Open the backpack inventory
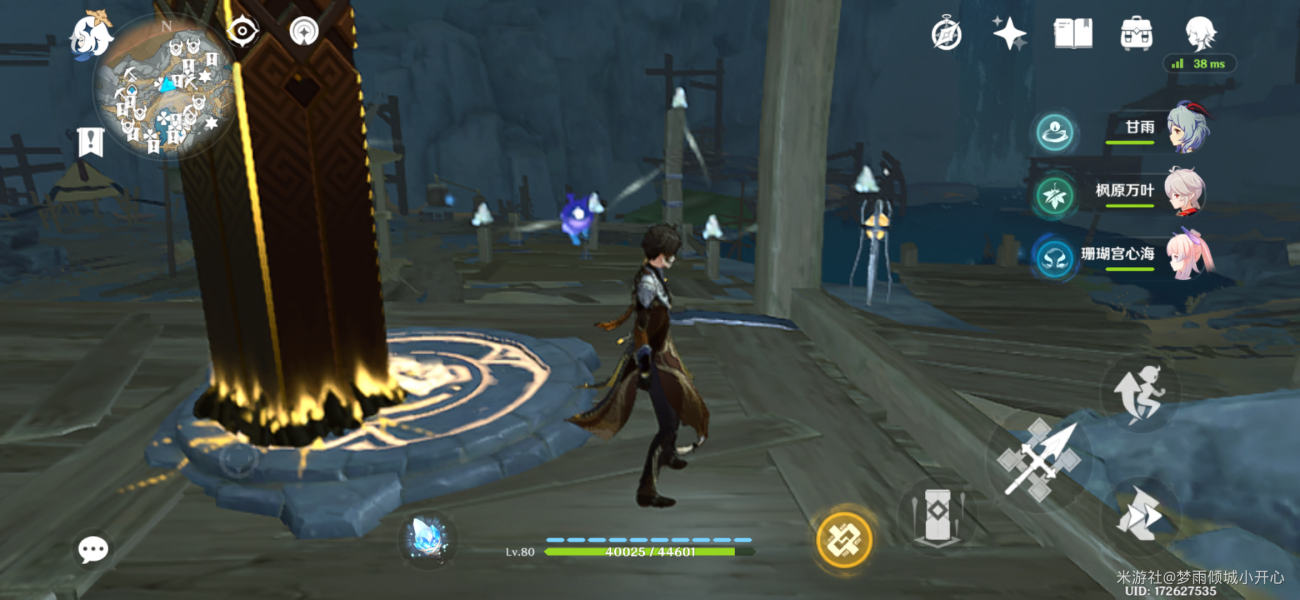Screen dimensions: 1300x600 coord(1137,34)
